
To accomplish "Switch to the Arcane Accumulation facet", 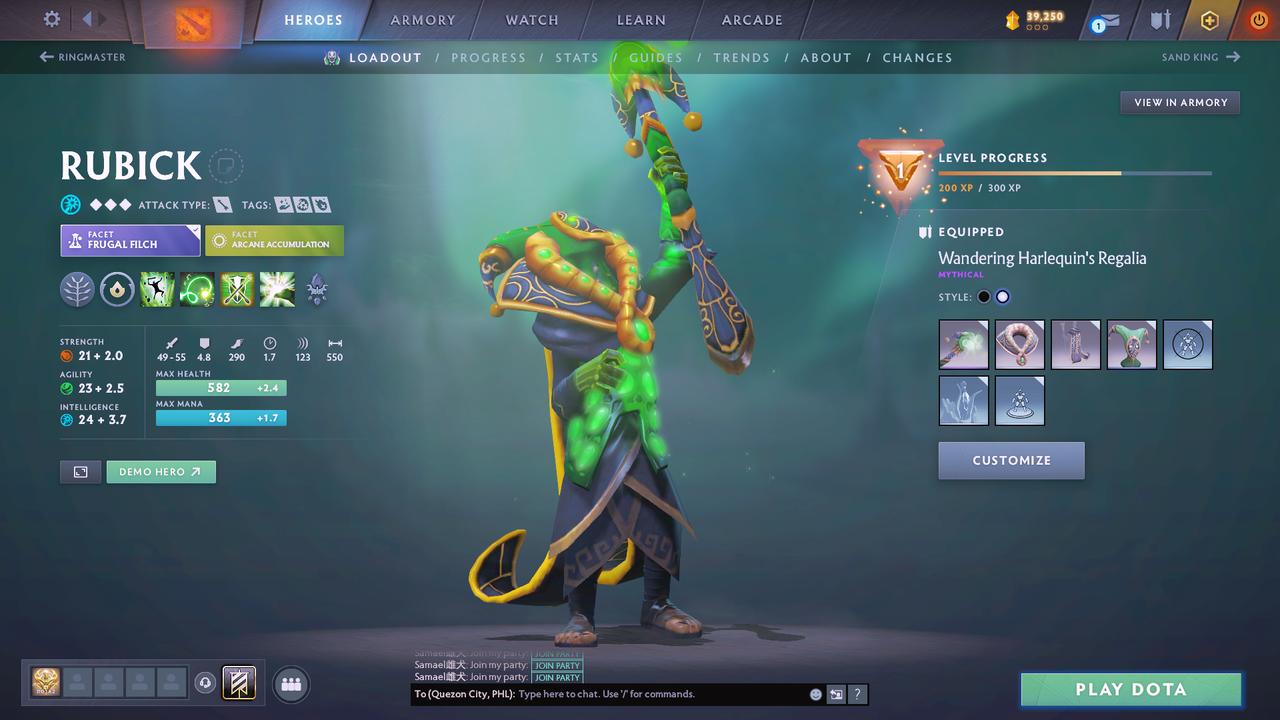I will [x=274, y=240].
